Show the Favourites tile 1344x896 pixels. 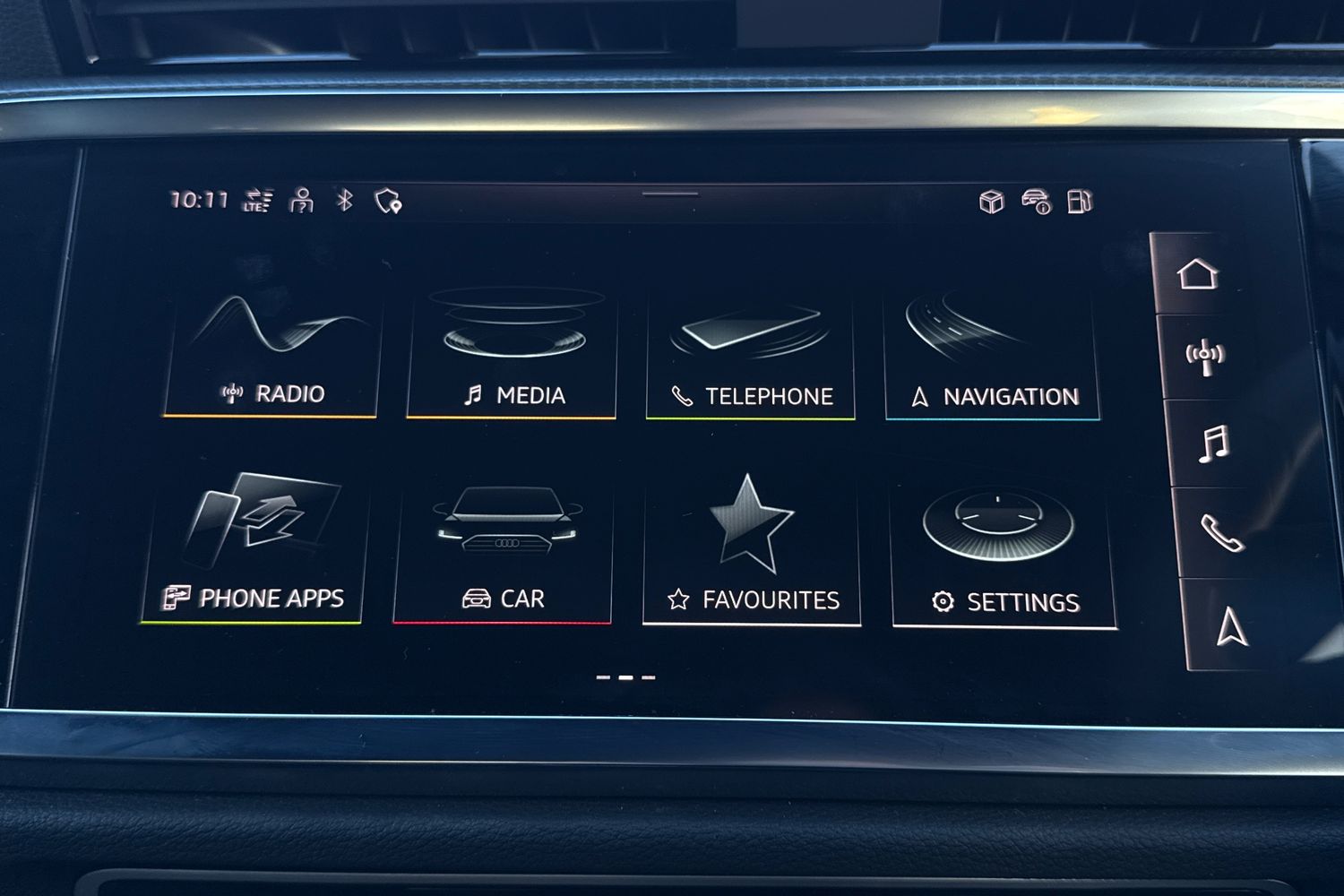752,550
